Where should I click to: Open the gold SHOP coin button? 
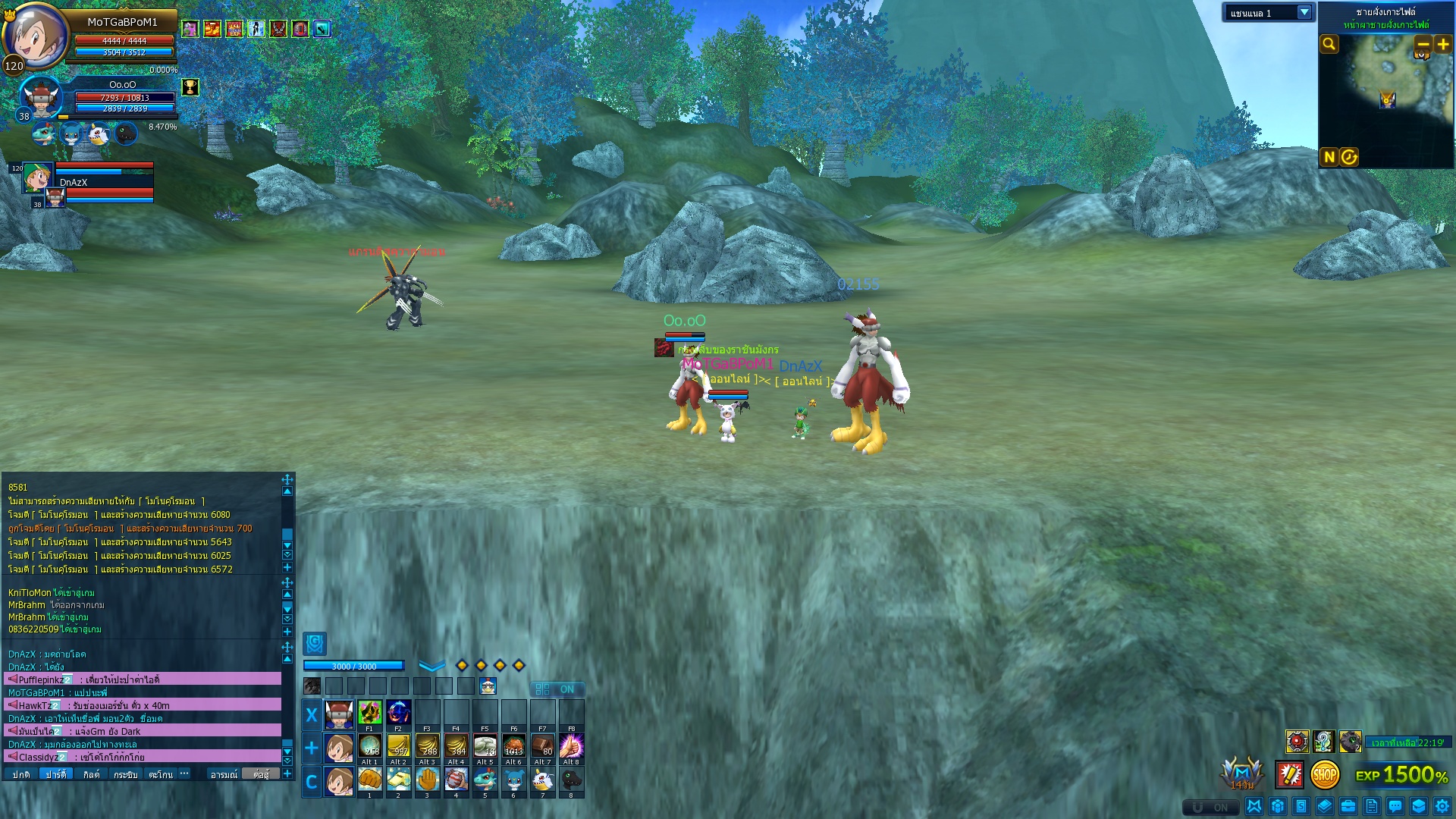point(1325,775)
